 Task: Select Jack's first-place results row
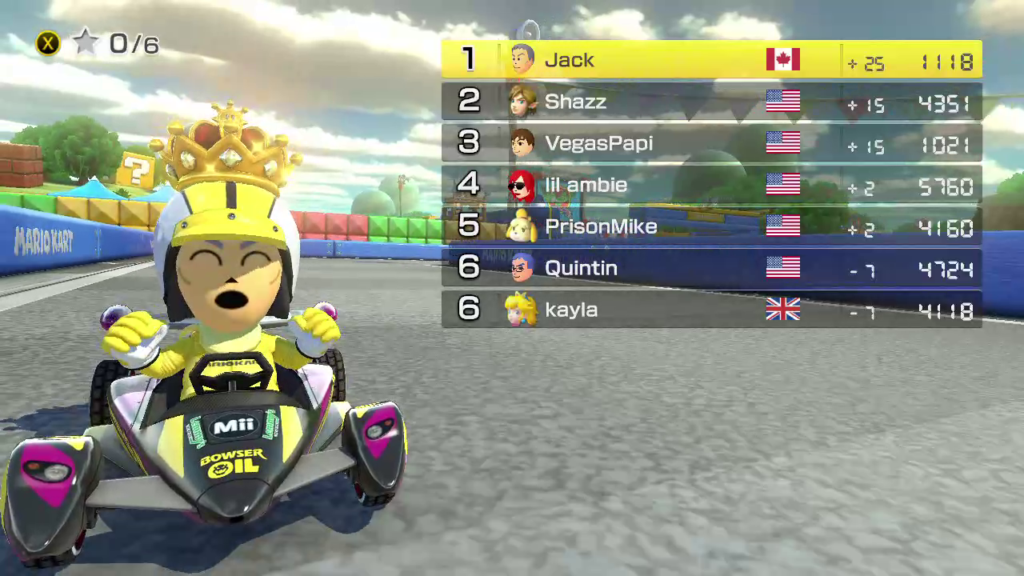point(711,60)
